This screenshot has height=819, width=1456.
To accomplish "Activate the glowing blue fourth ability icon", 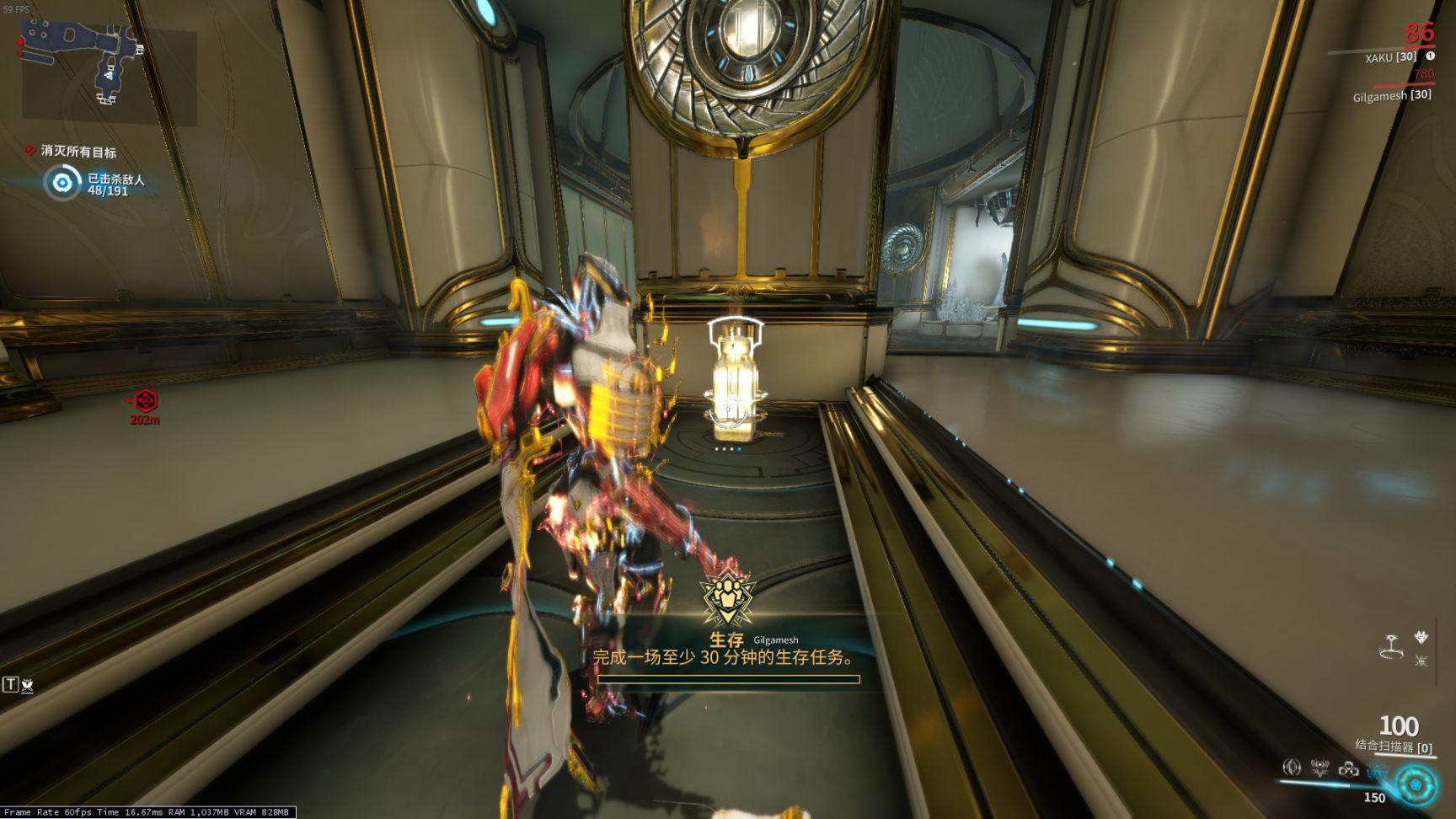I will (1377, 769).
